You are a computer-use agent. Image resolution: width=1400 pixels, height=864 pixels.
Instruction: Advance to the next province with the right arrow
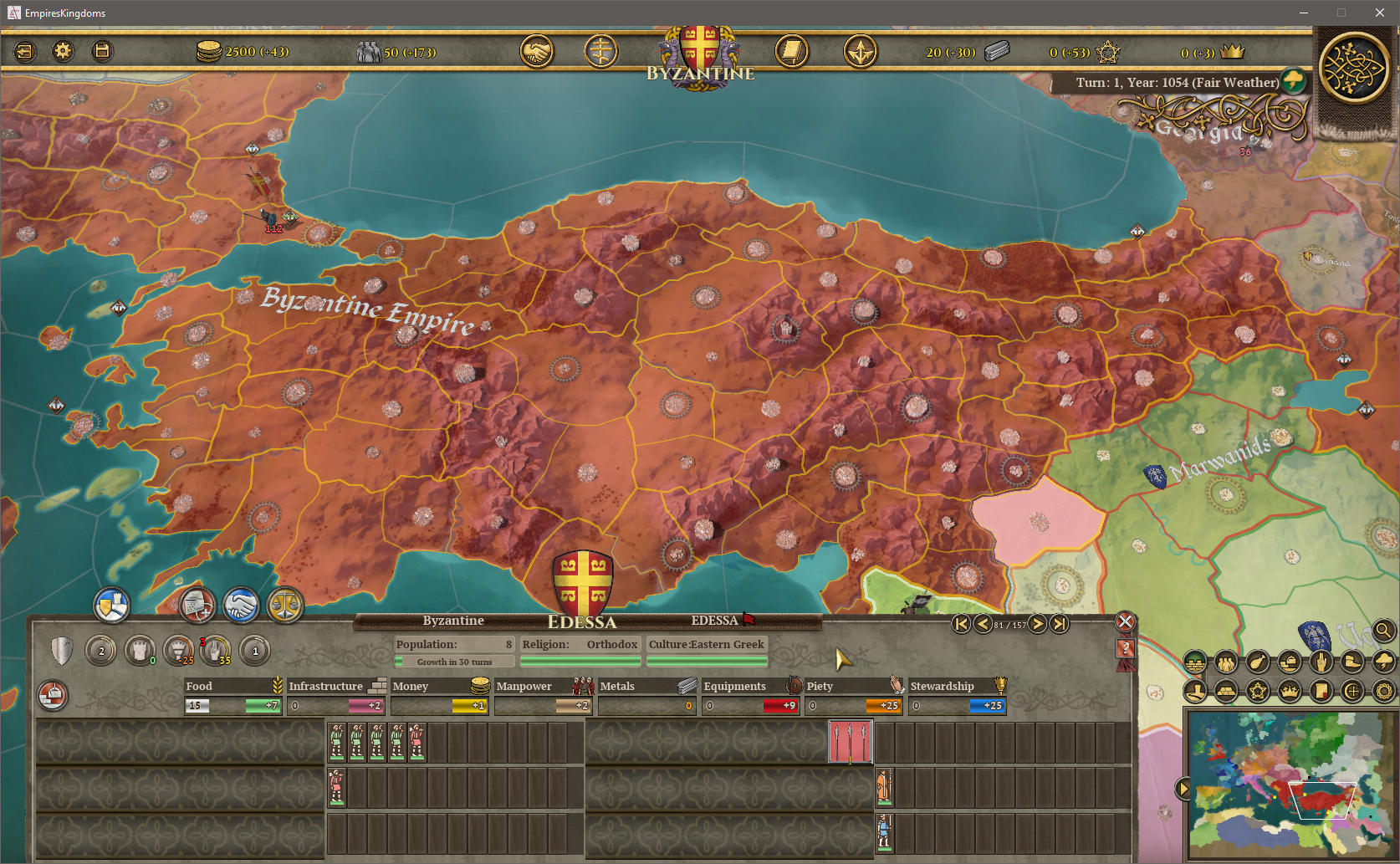coord(1037,624)
